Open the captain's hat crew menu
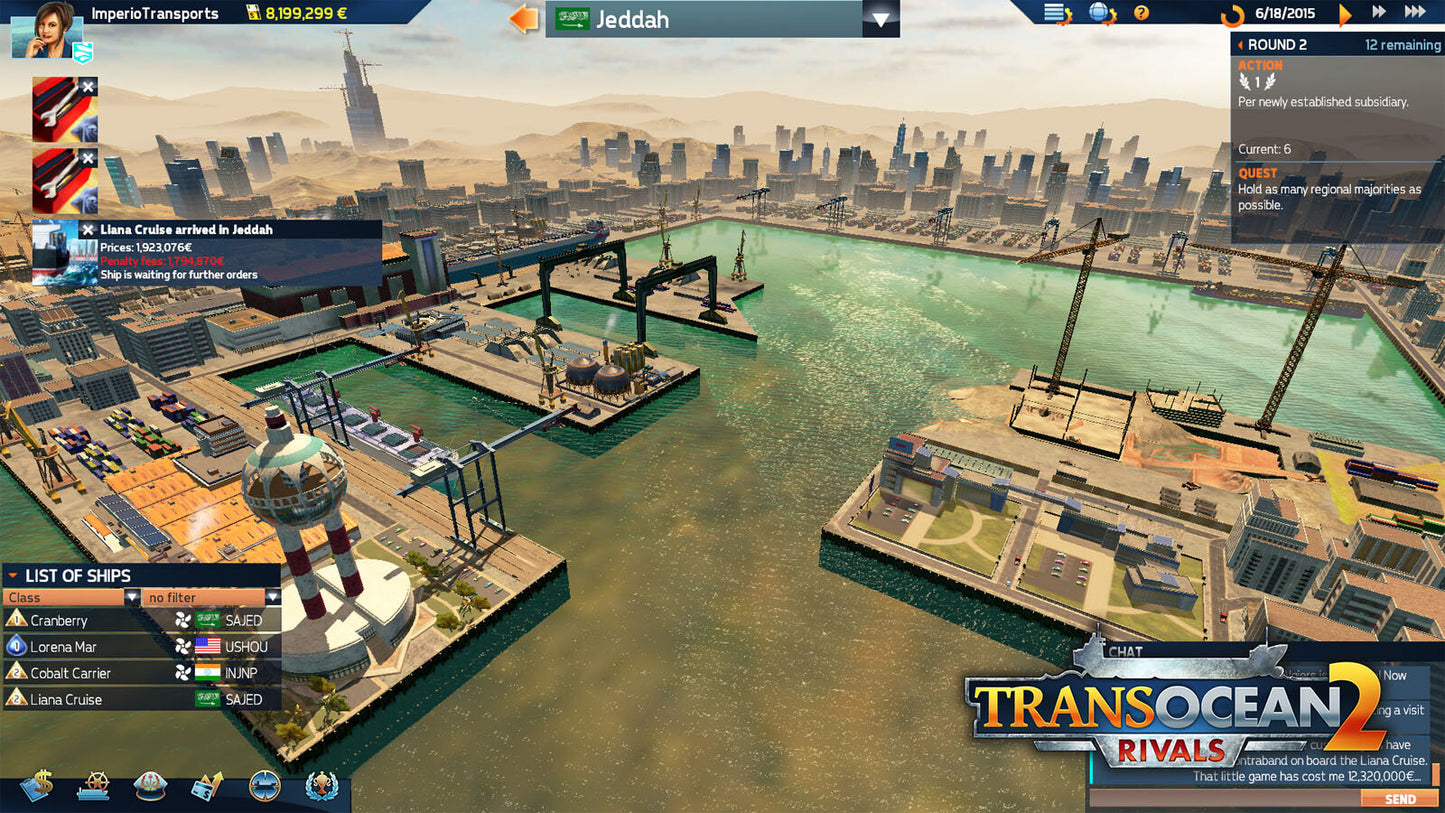 point(150,787)
